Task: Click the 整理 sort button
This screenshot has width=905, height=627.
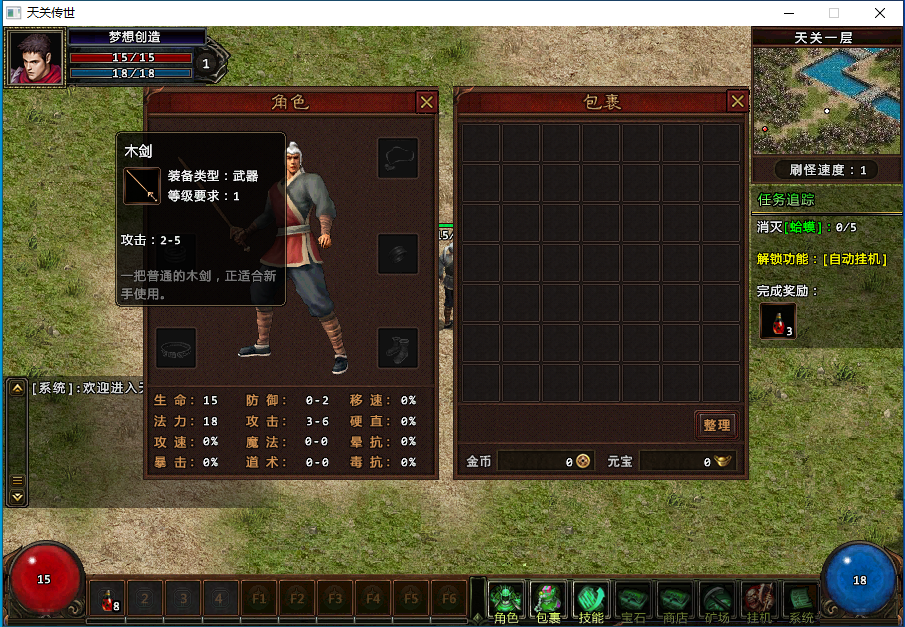Action: (716, 425)
